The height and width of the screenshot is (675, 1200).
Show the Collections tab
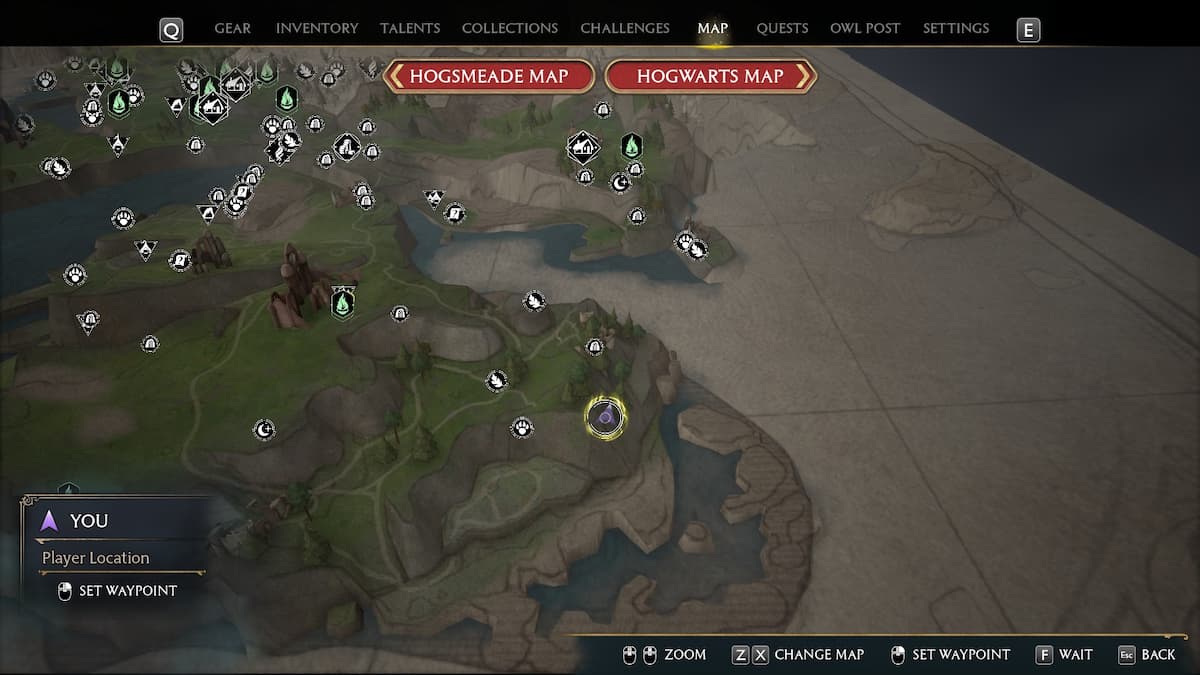coord(510,28)
